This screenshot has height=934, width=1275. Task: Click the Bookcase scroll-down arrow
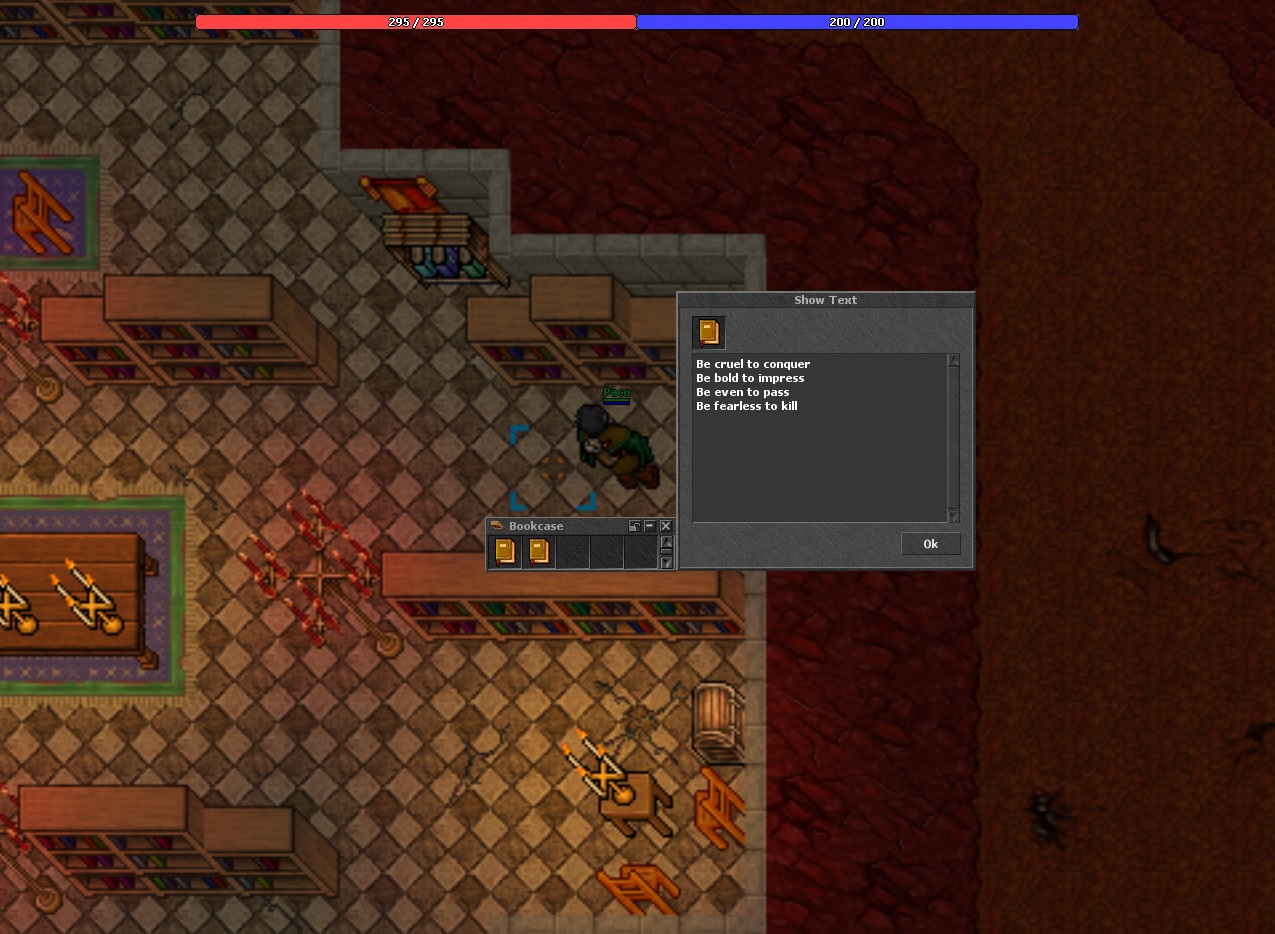coord(667,563)
